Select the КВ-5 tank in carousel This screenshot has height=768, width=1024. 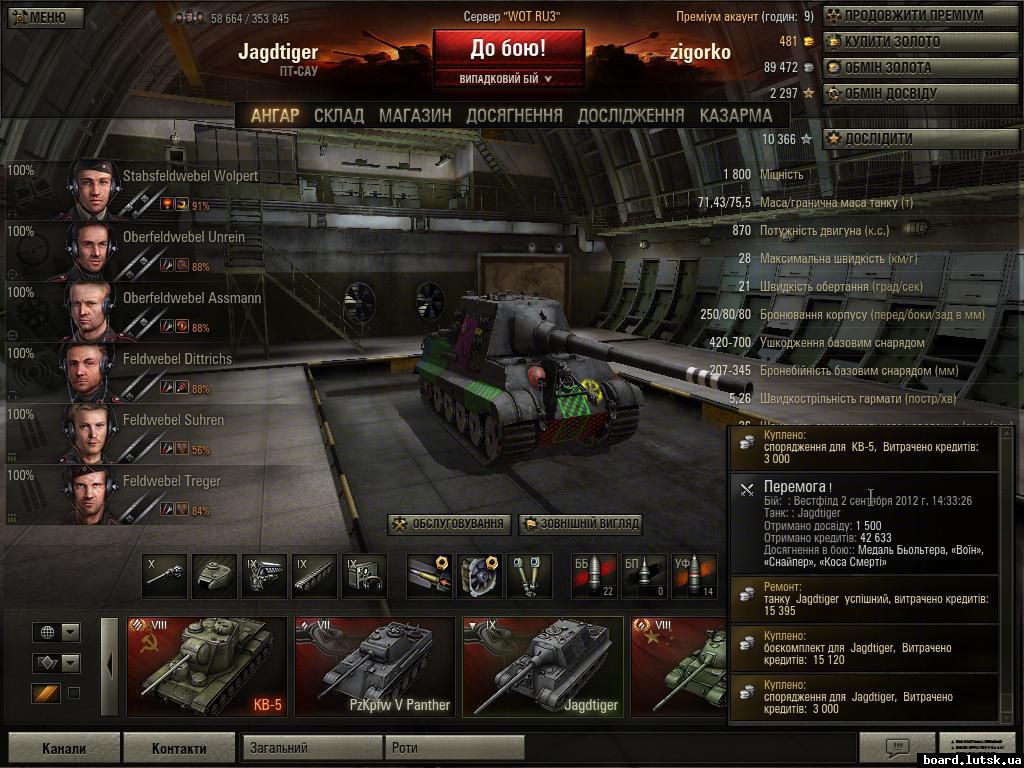click(x=207, y=667)
